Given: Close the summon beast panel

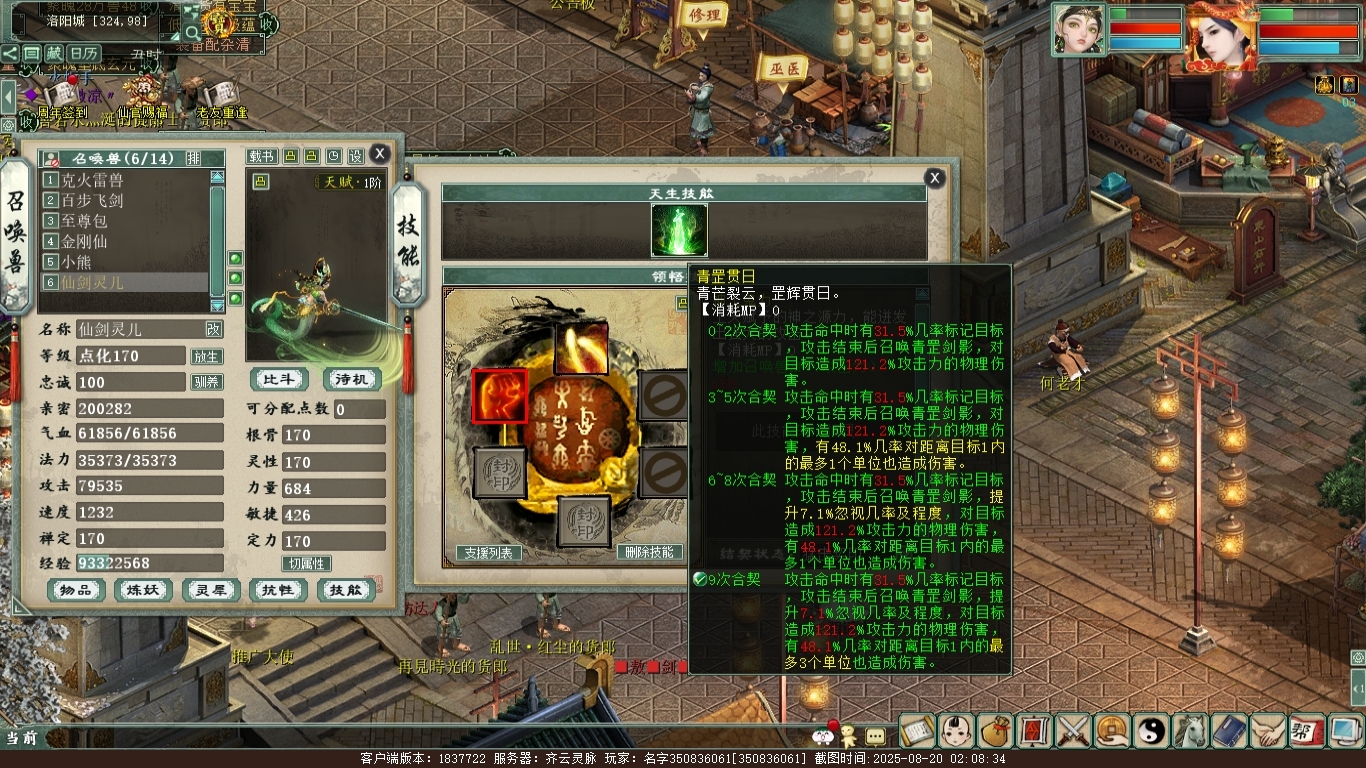Looking at the screenshot, I should (379, 153).
